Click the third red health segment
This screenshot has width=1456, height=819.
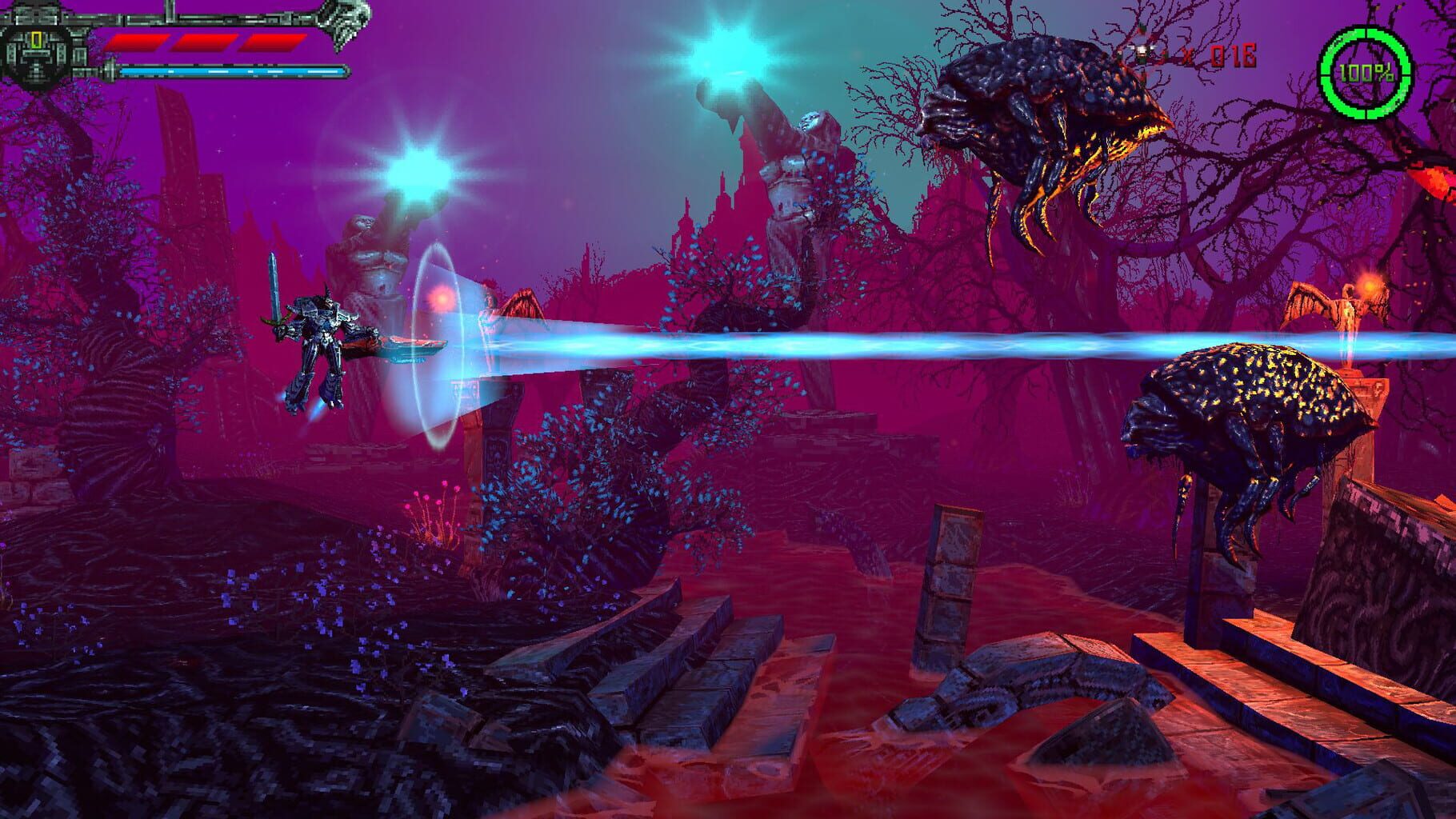click(x=274, y=42)
